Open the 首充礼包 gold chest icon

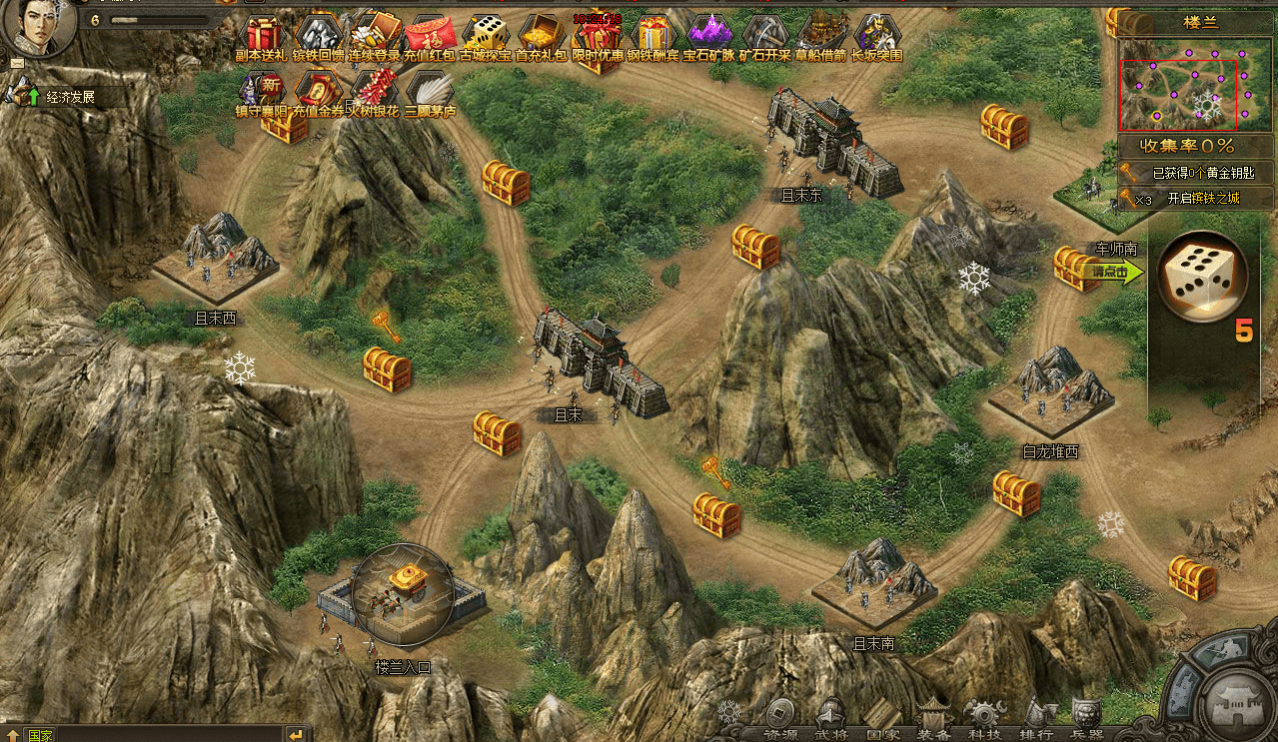(541, 34)
